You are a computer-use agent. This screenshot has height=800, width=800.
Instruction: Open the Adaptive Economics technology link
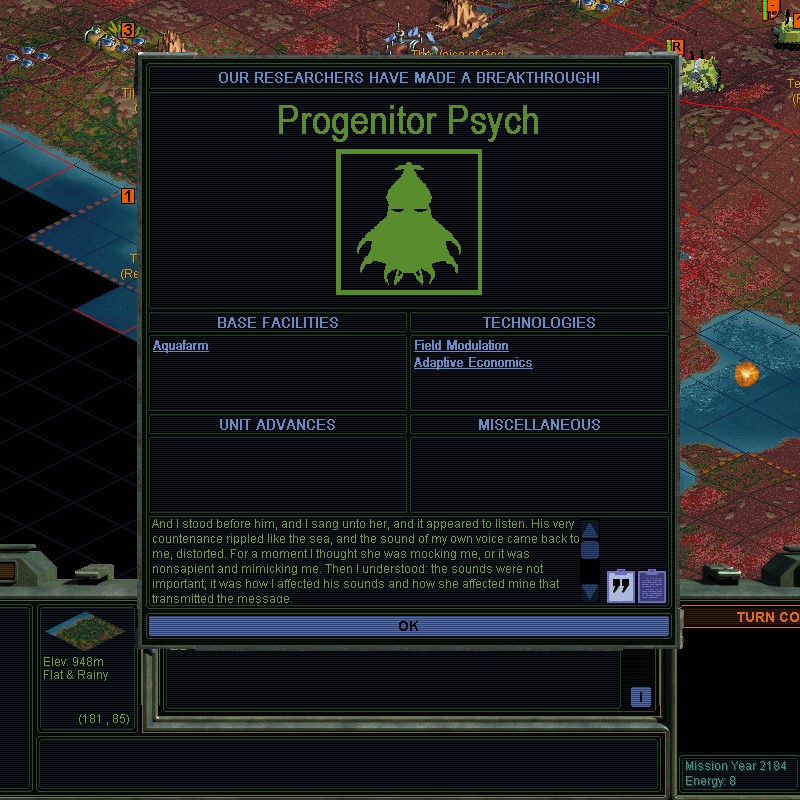pyautogui.click(x=473, y=363)
